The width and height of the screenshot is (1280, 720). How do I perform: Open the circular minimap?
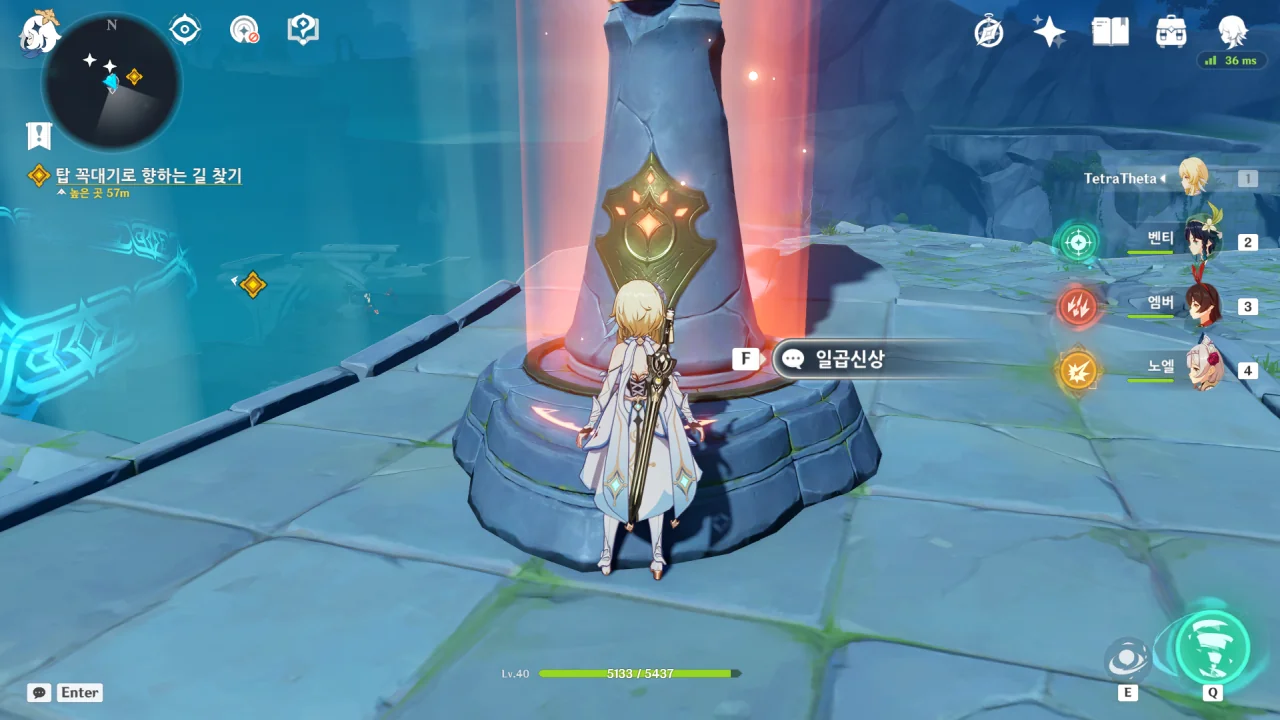111,81
